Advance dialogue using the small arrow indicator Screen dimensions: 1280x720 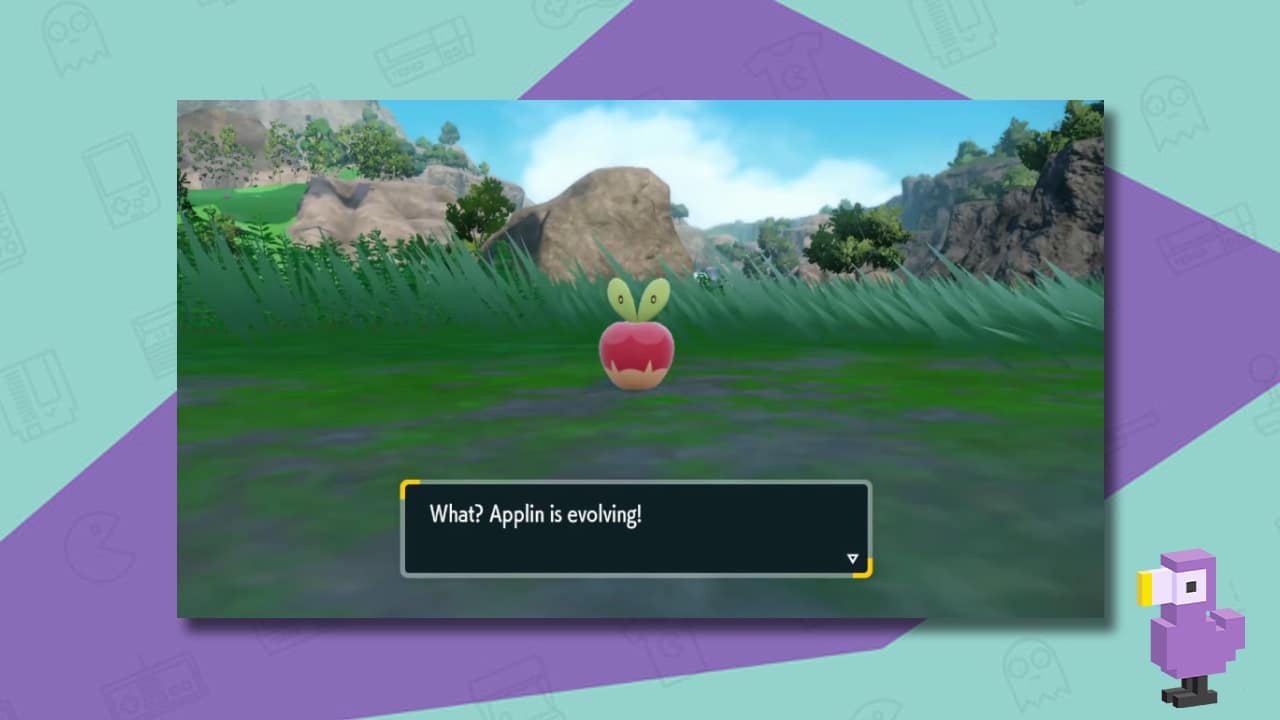tap(851, 557)
